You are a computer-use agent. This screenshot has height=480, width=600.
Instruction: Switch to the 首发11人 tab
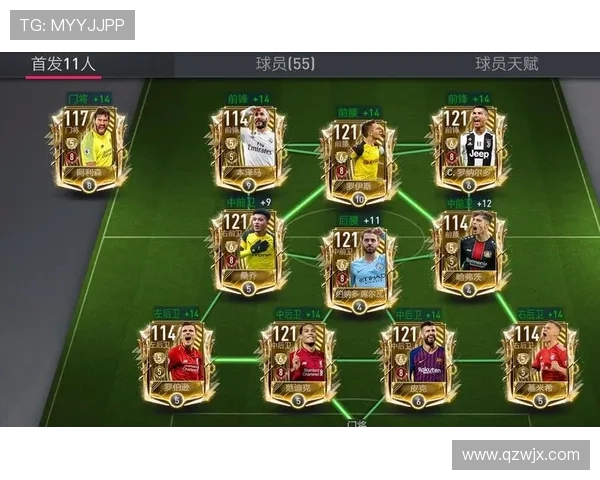[x=63, y=64]
